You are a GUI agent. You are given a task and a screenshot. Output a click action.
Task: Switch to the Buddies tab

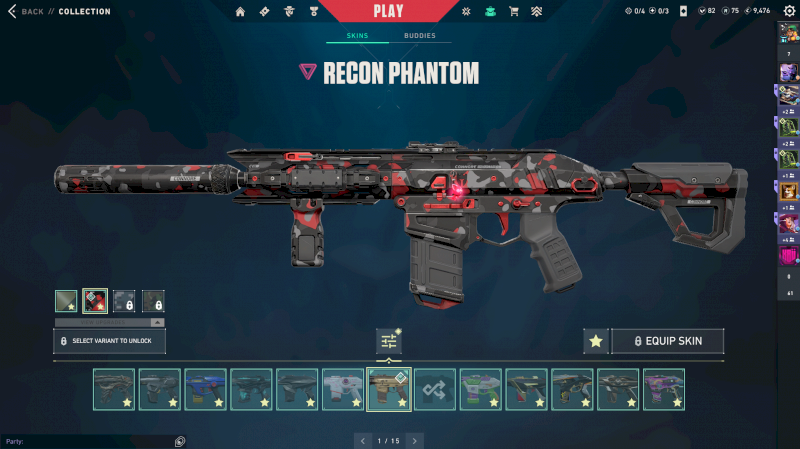point(420,36)
